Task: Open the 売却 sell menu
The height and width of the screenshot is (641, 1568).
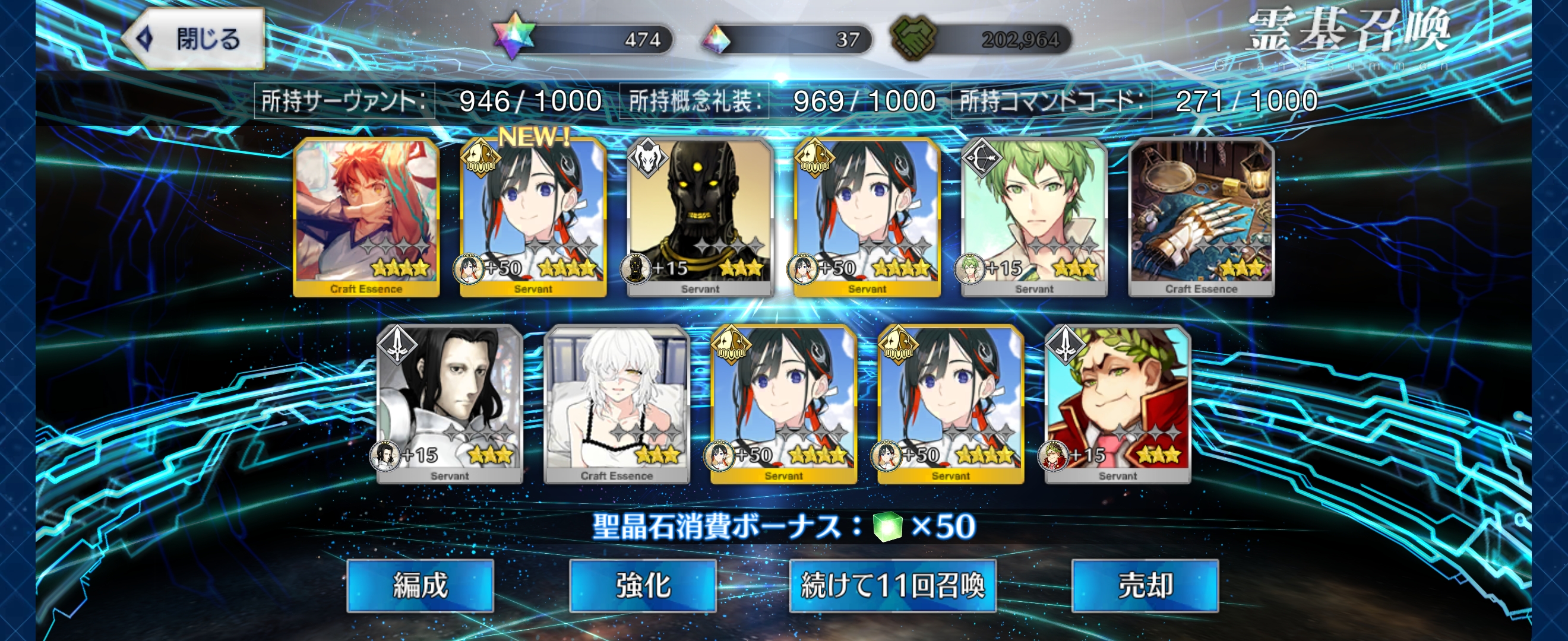Action: [x=1145, y=586]
